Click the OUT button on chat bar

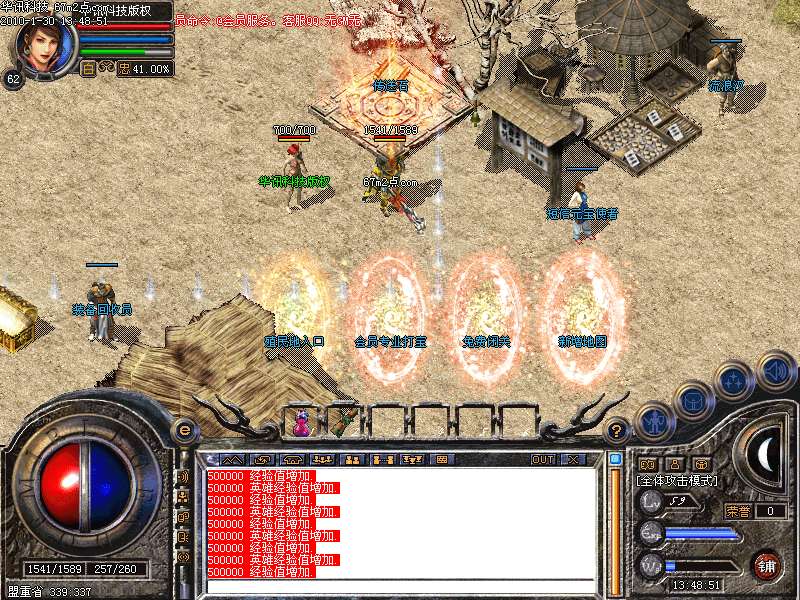(x=542, y=460)
